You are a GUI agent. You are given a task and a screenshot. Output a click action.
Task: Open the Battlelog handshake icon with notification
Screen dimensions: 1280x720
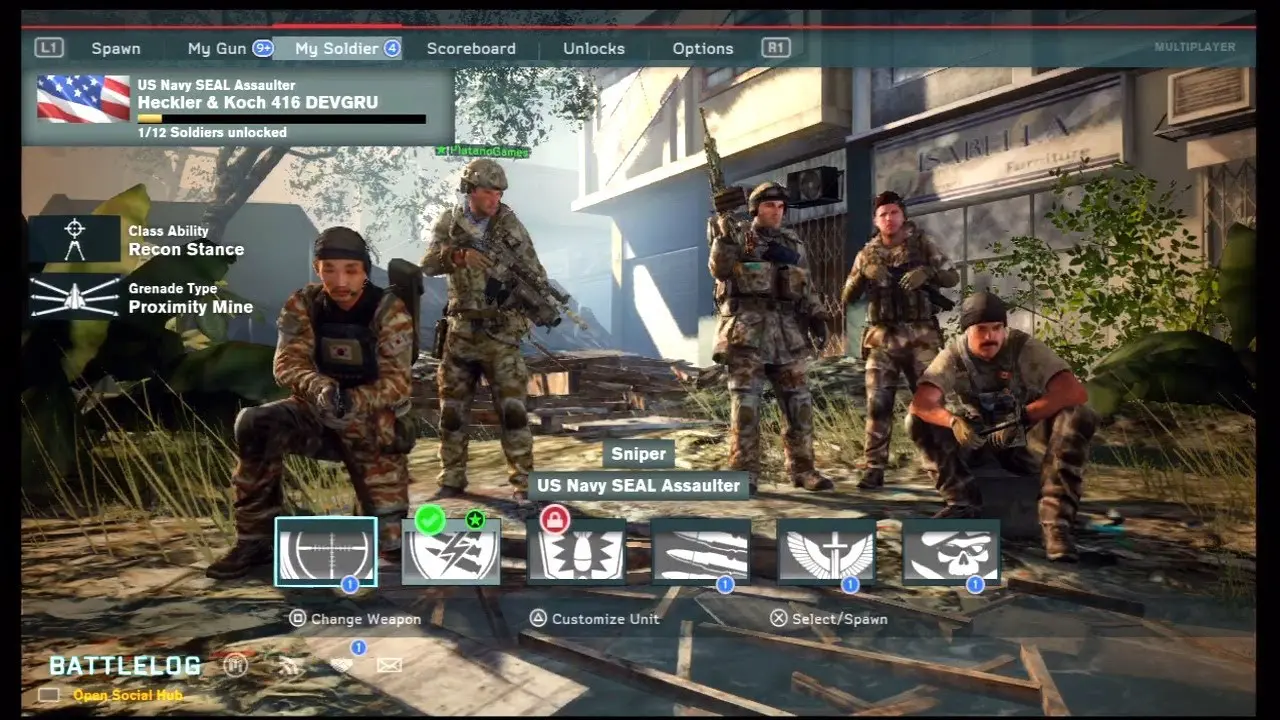click(341, 665)
